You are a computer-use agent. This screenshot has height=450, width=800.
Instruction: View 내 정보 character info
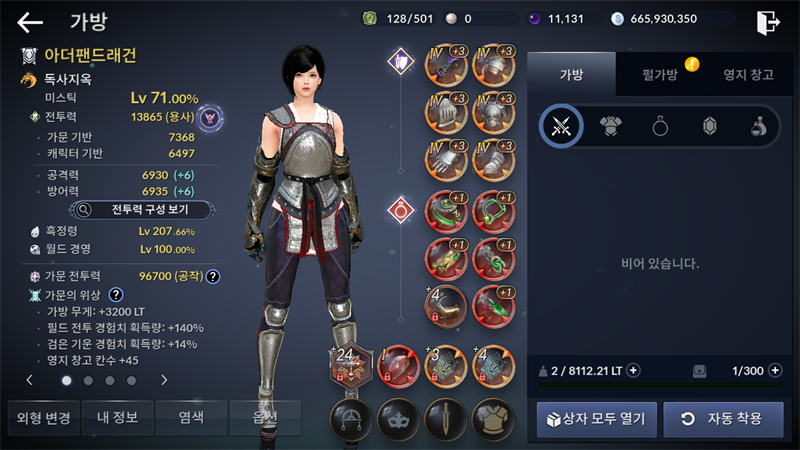tap(117, 417)
